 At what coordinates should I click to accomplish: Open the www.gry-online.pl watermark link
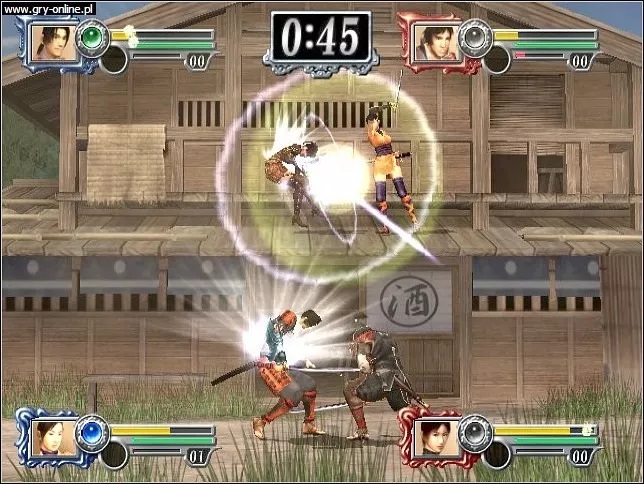[48, 8]
